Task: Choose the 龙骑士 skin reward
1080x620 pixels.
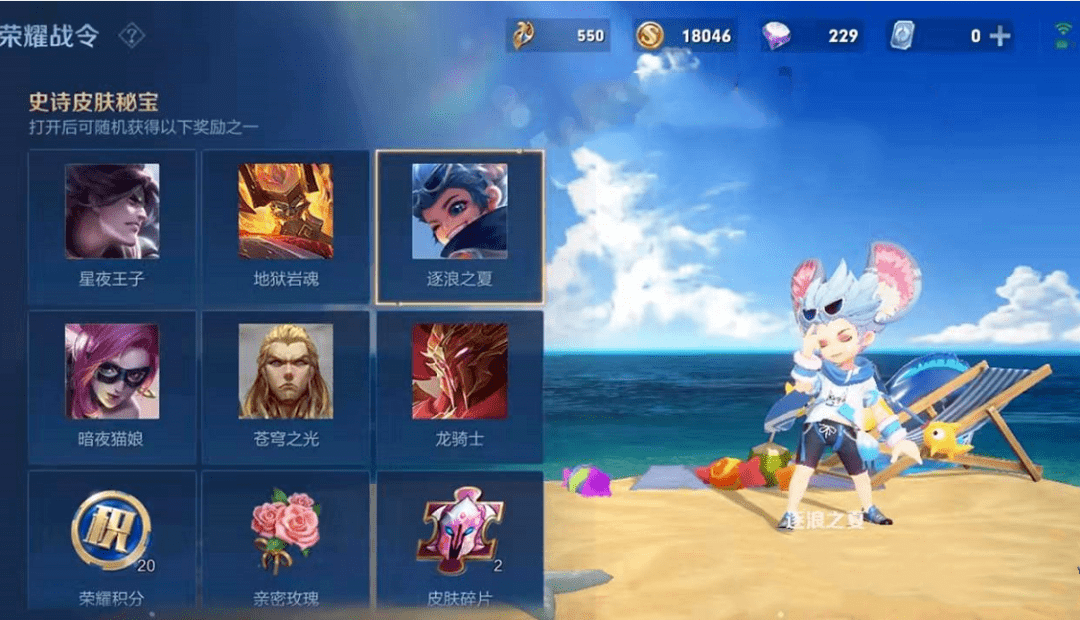Action: tap(460, 387)
